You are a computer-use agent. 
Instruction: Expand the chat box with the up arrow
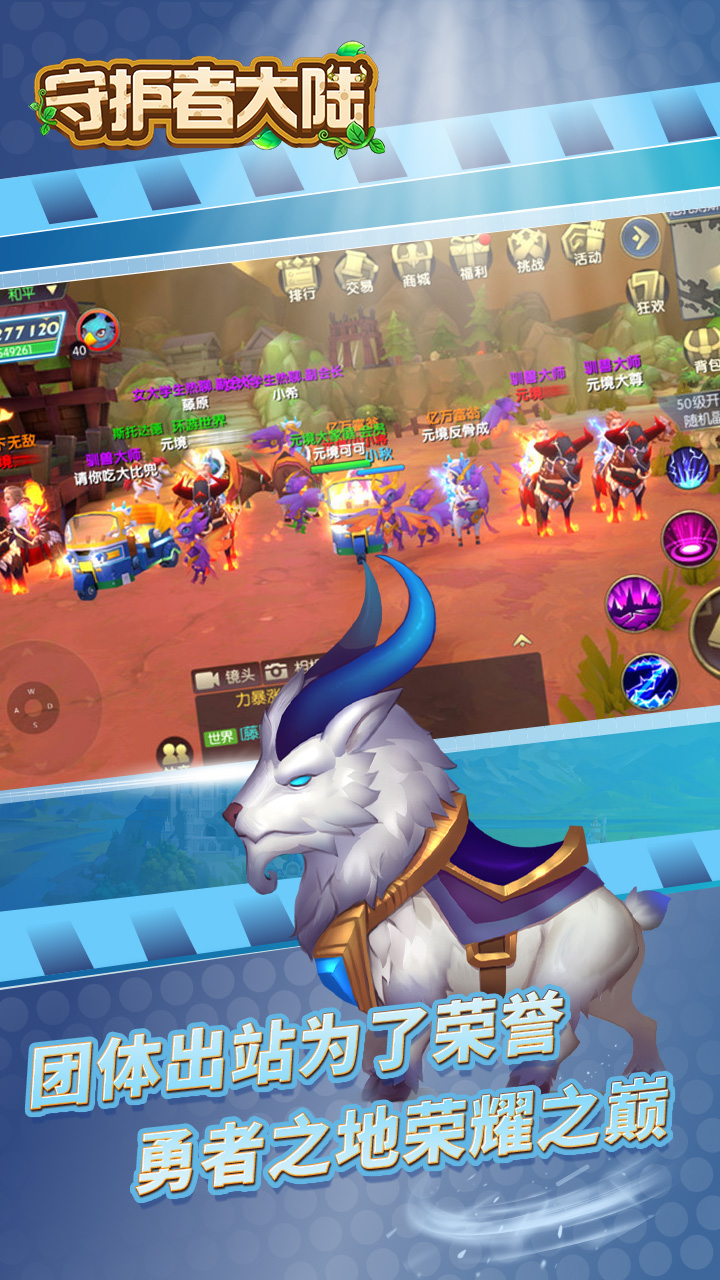[x=520, y=639]
